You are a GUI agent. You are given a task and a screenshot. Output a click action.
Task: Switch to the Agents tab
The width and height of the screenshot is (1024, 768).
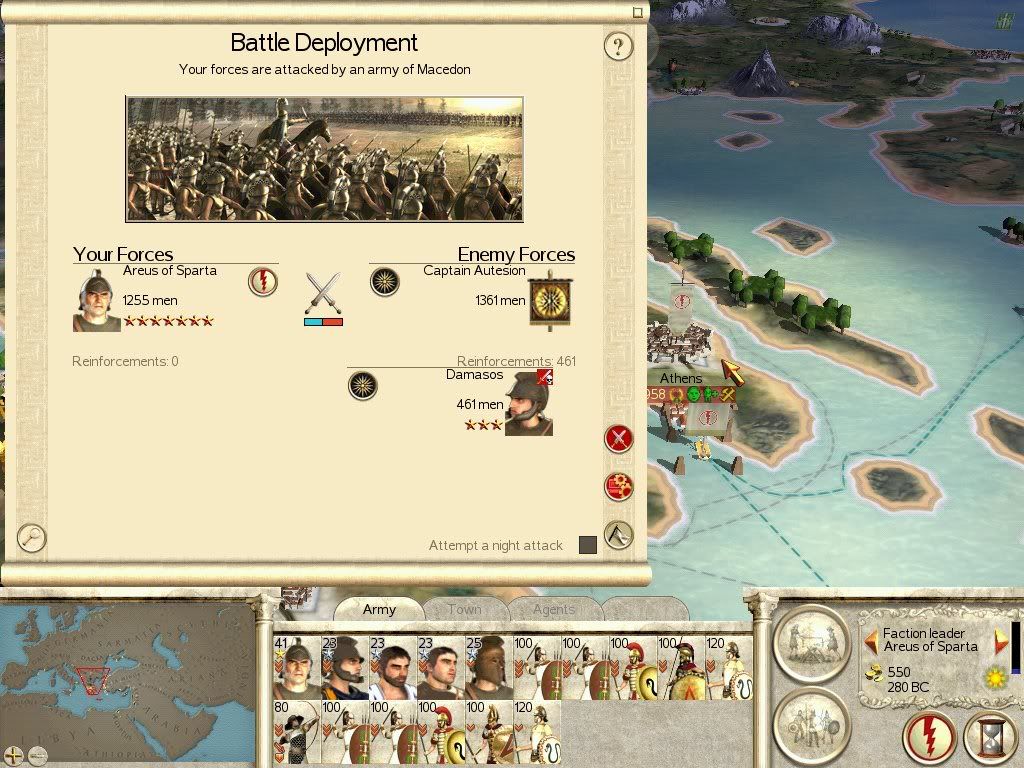coord(553,609)
